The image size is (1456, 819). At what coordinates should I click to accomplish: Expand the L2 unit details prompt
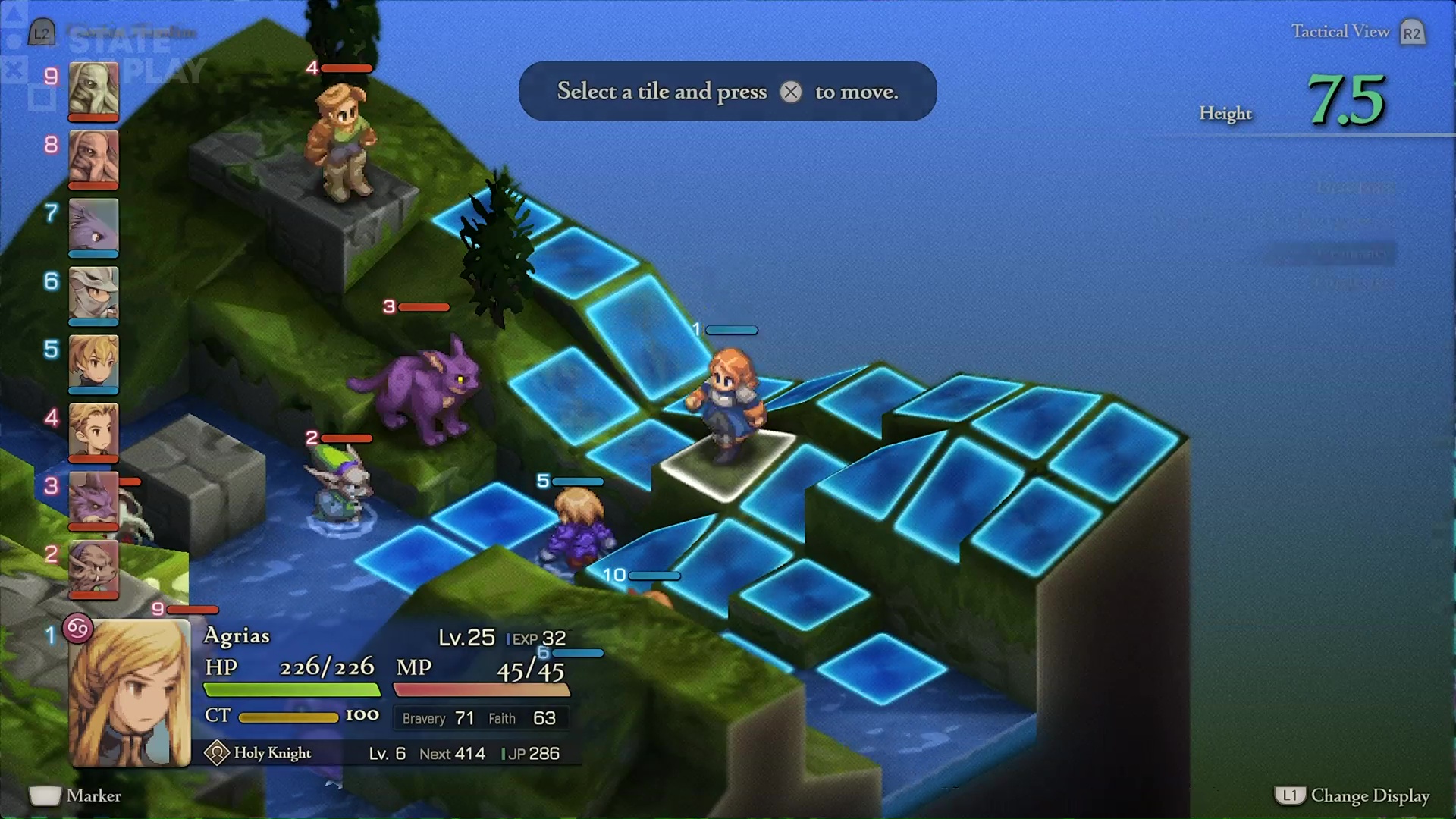click(x=42, y=32)
